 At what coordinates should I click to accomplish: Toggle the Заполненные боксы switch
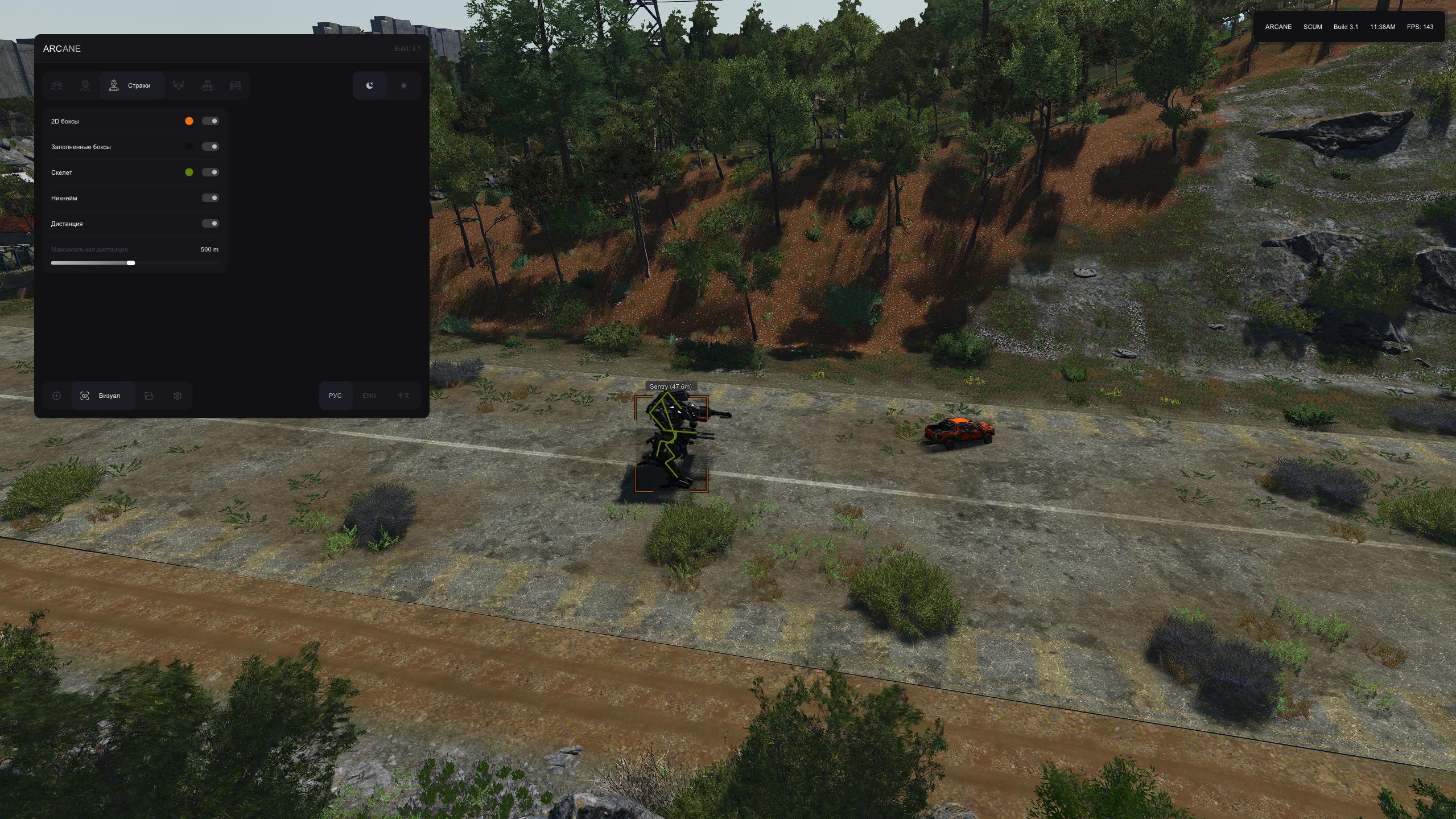211,147
